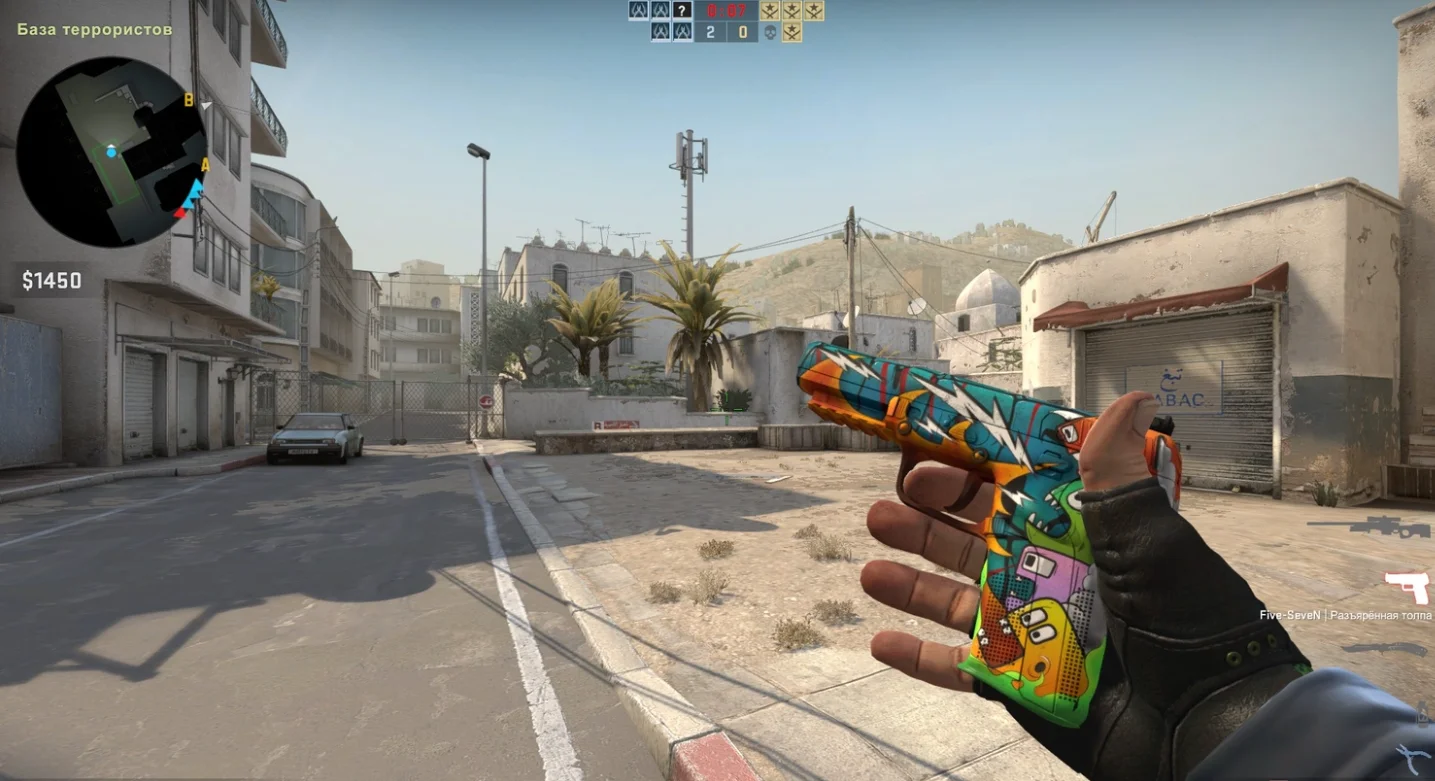Click bombsite B marker on the radar
1435x781 pixels.
click(188, 99)
